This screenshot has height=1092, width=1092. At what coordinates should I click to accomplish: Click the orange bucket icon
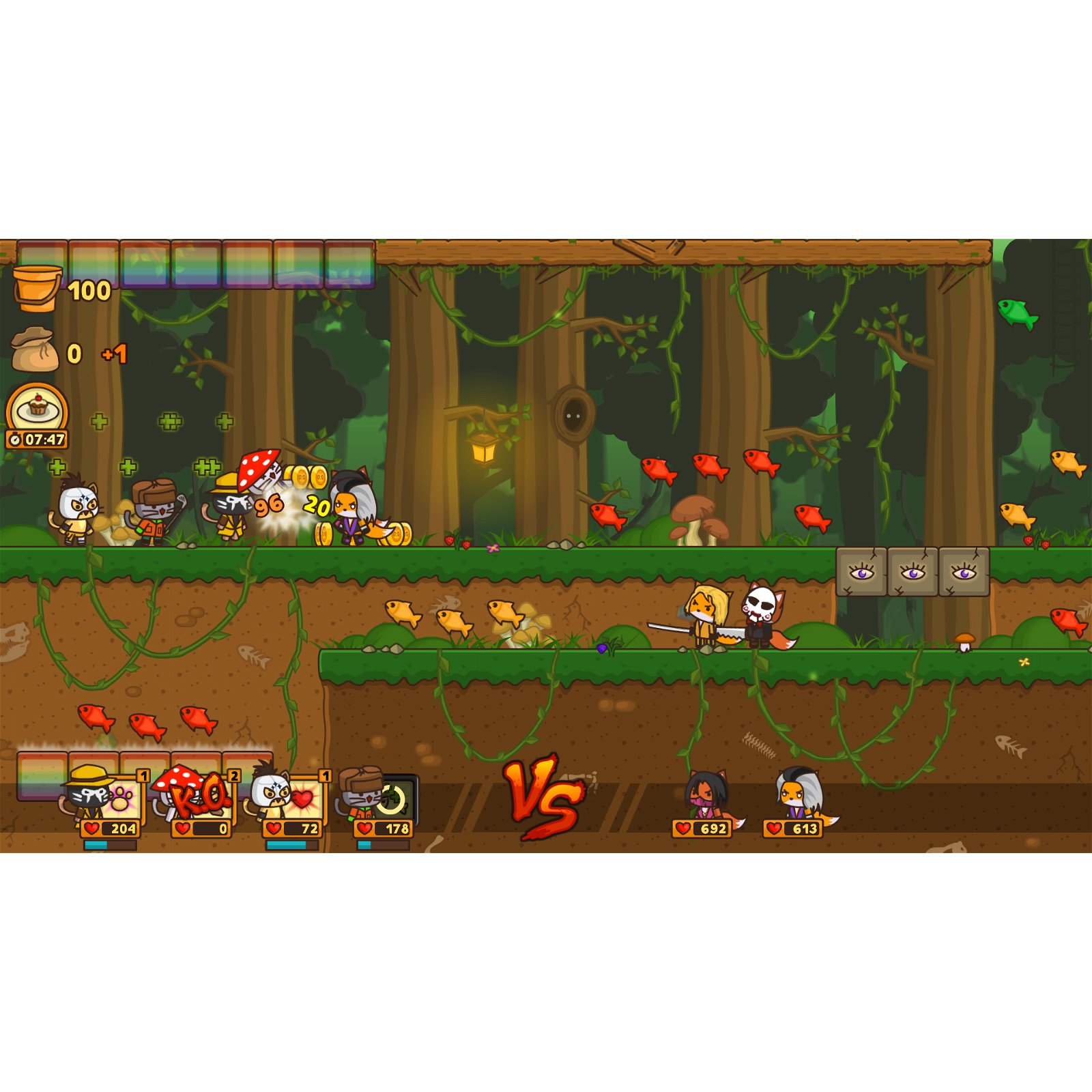tap(37, 288)
